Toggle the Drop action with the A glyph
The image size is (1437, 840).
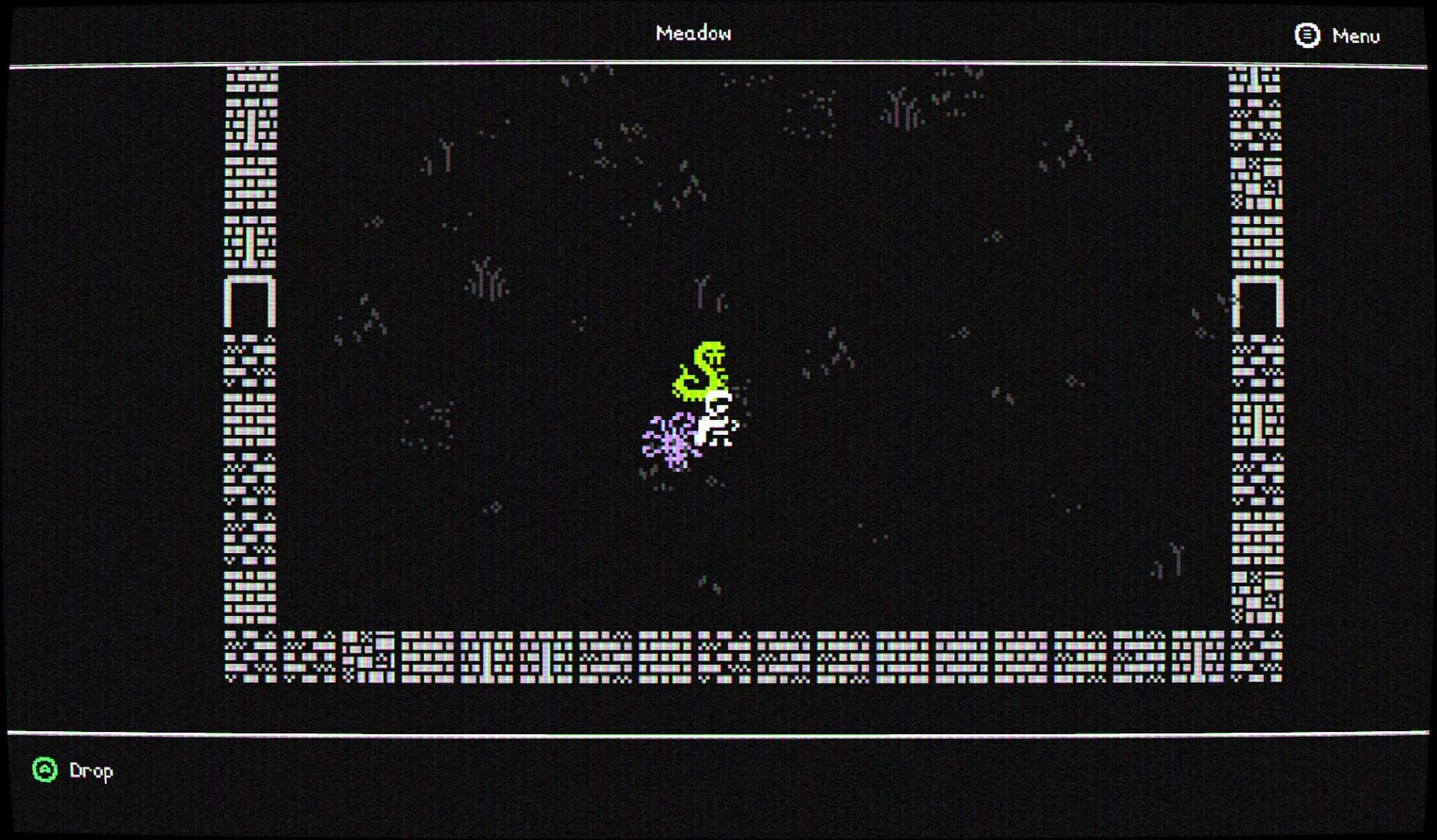[x=45, y=771]
